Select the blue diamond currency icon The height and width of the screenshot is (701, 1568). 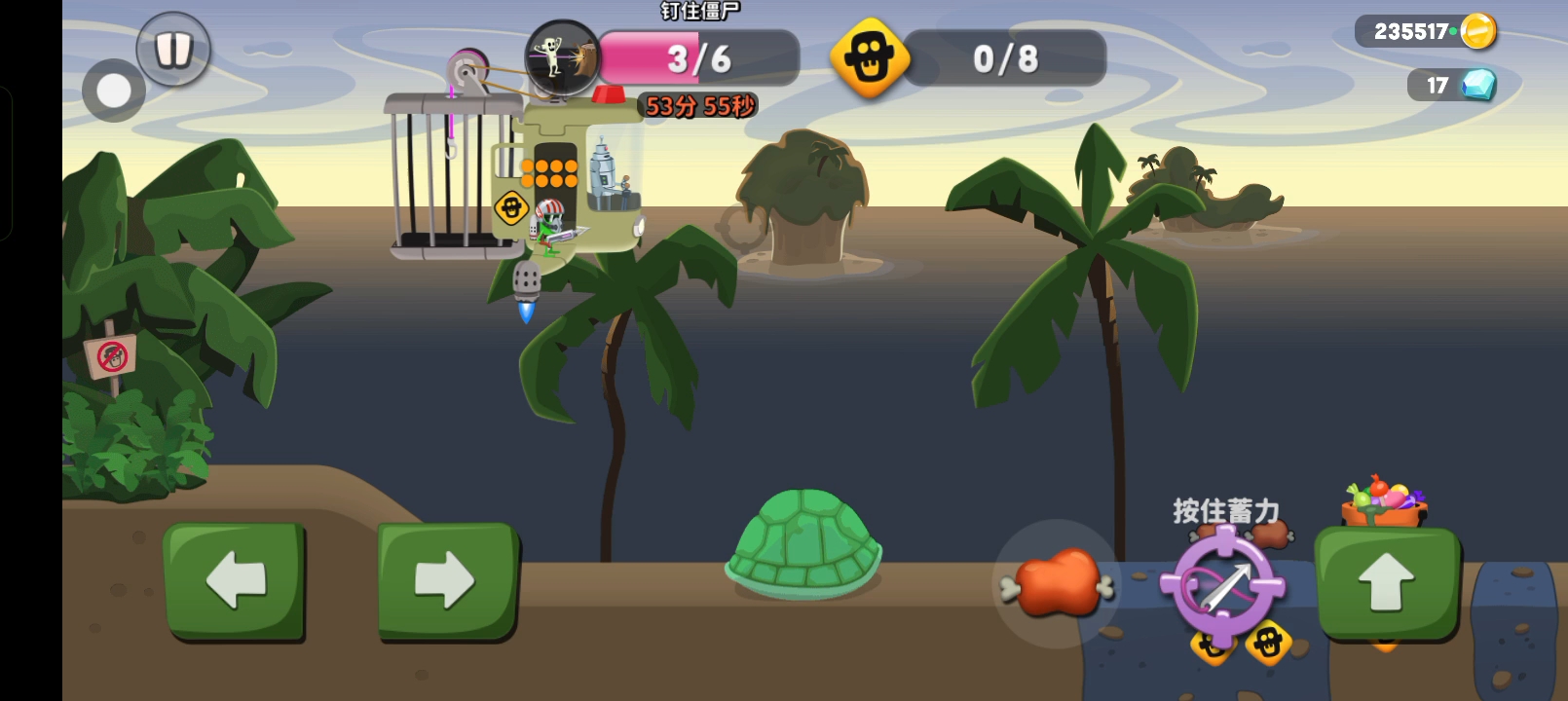point(1478,85)
